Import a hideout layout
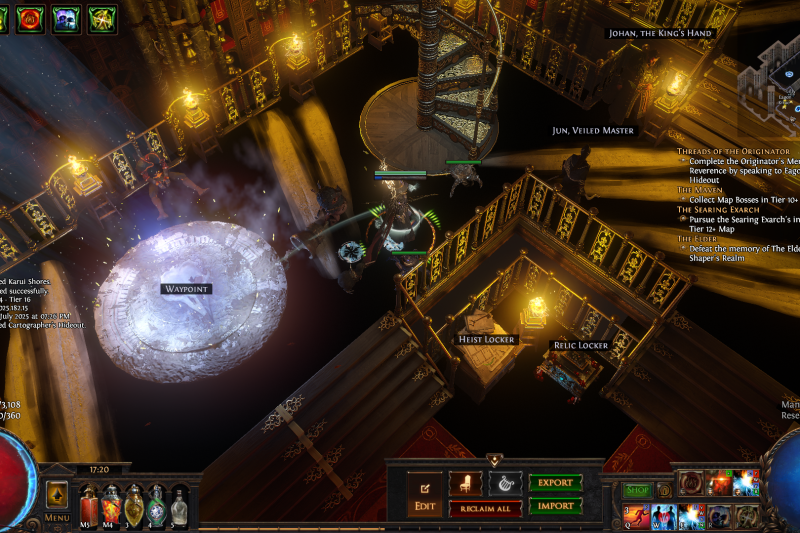 coord(555,506)
